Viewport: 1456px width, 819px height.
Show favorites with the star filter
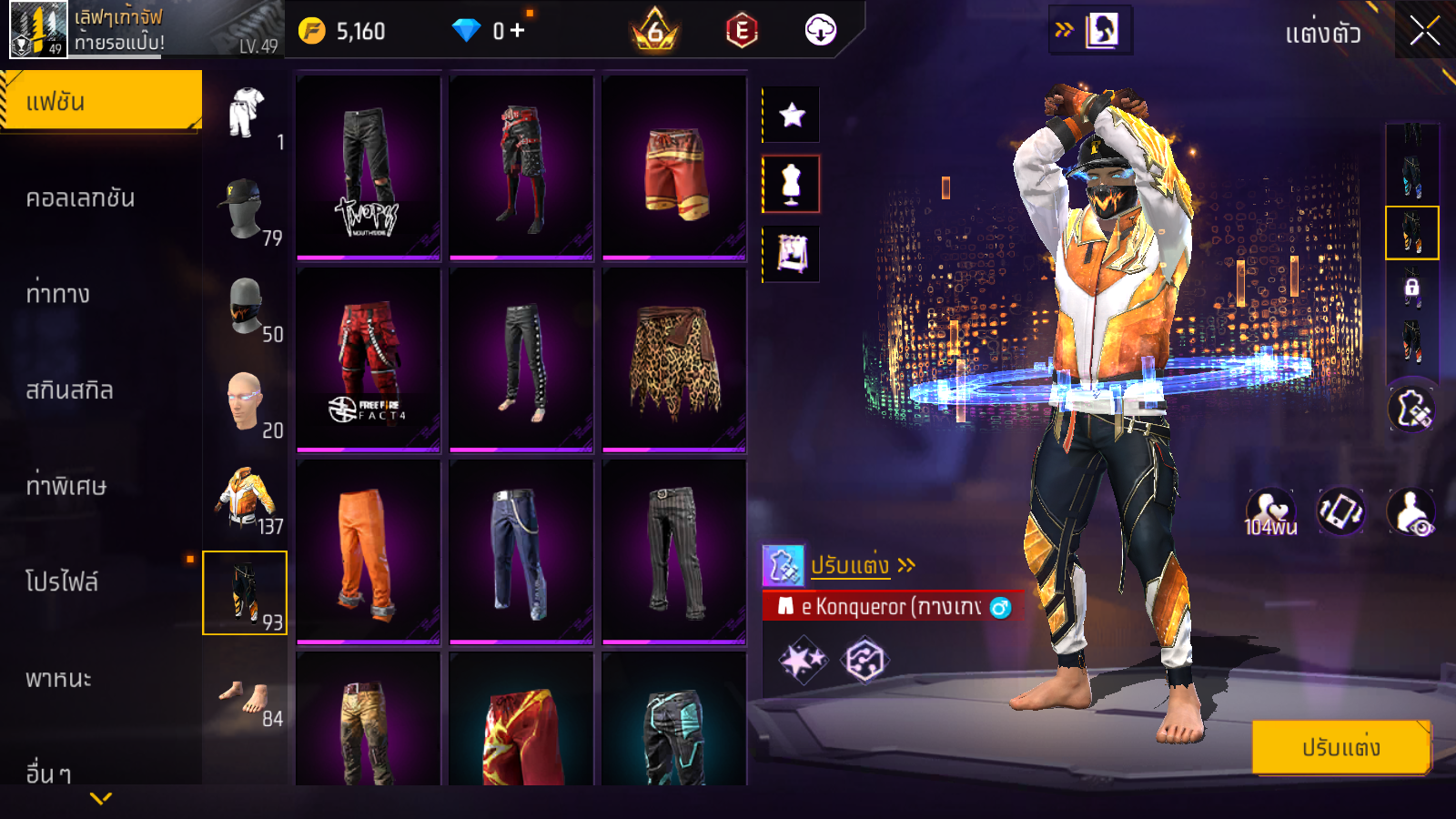tap(792, 115)
